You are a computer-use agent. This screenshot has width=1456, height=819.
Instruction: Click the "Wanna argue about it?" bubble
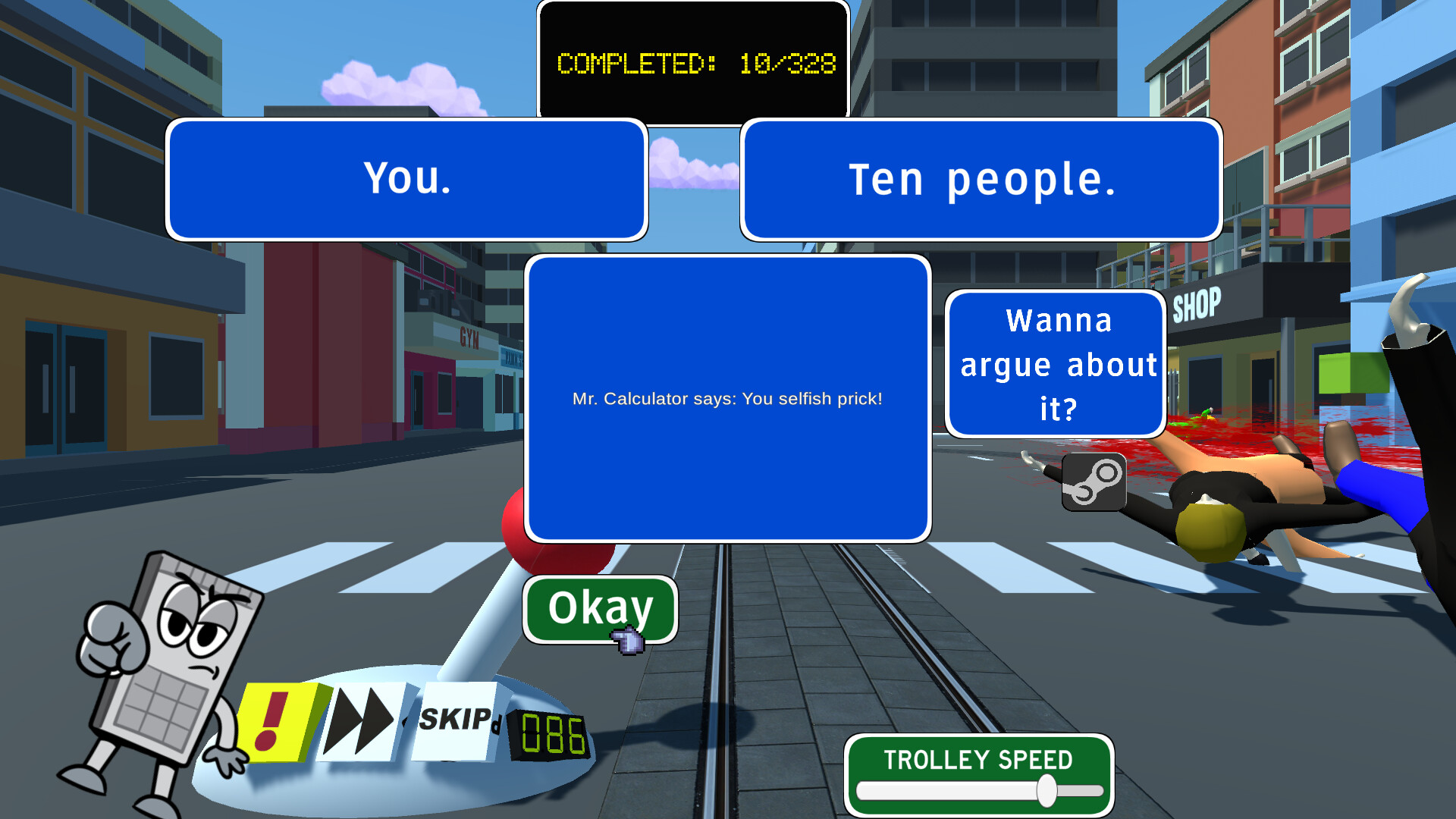pos(1055,364)
